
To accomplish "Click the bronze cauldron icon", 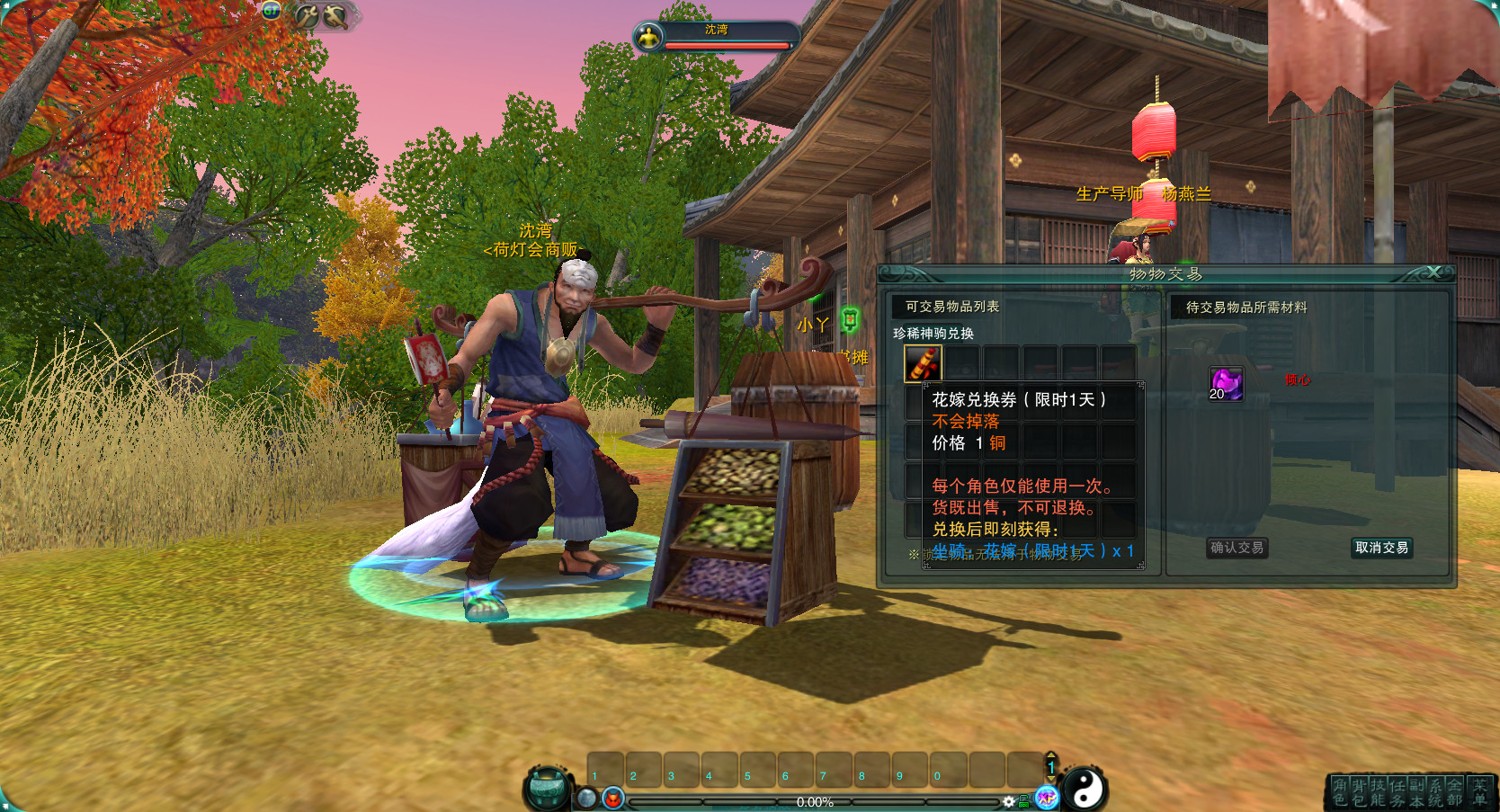I will pyautogui.click(x=548, y=789).
